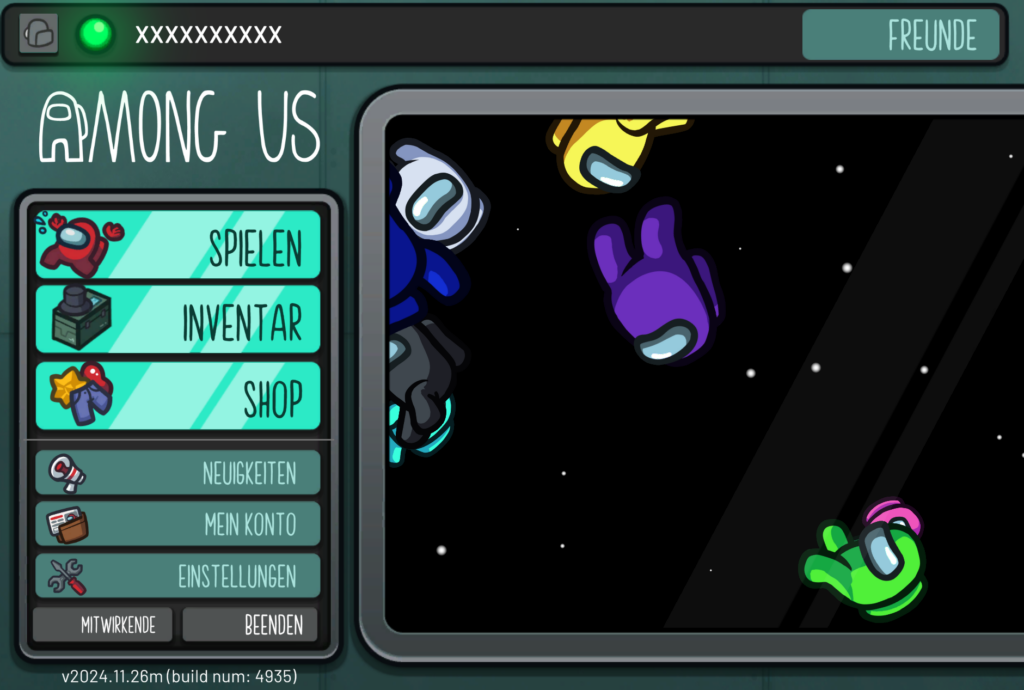Open the Inventar screen
This screenshot has width=1024, height=690.
pos(178,320)
